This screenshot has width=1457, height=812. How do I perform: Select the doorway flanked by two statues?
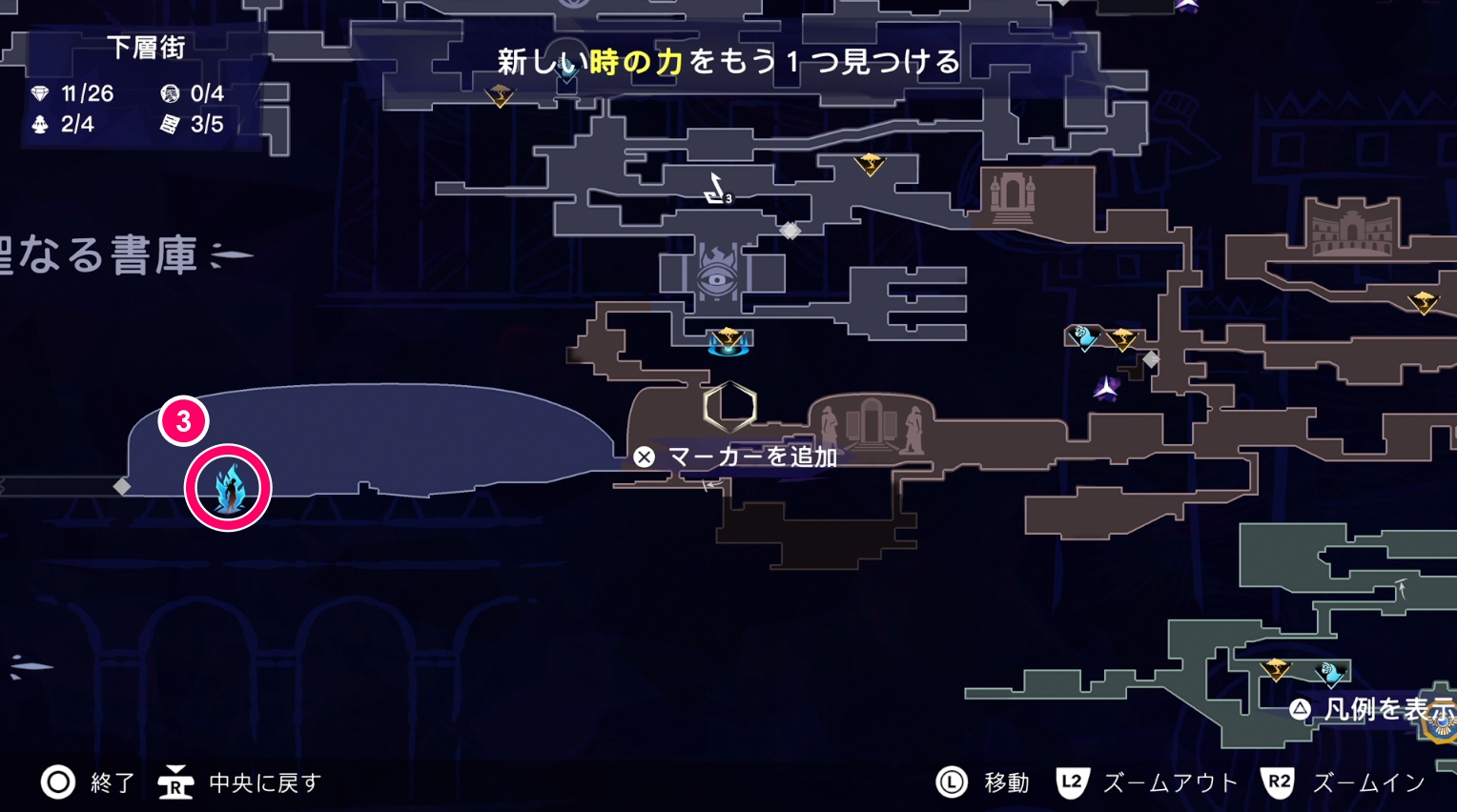click(x=871, y=424)
